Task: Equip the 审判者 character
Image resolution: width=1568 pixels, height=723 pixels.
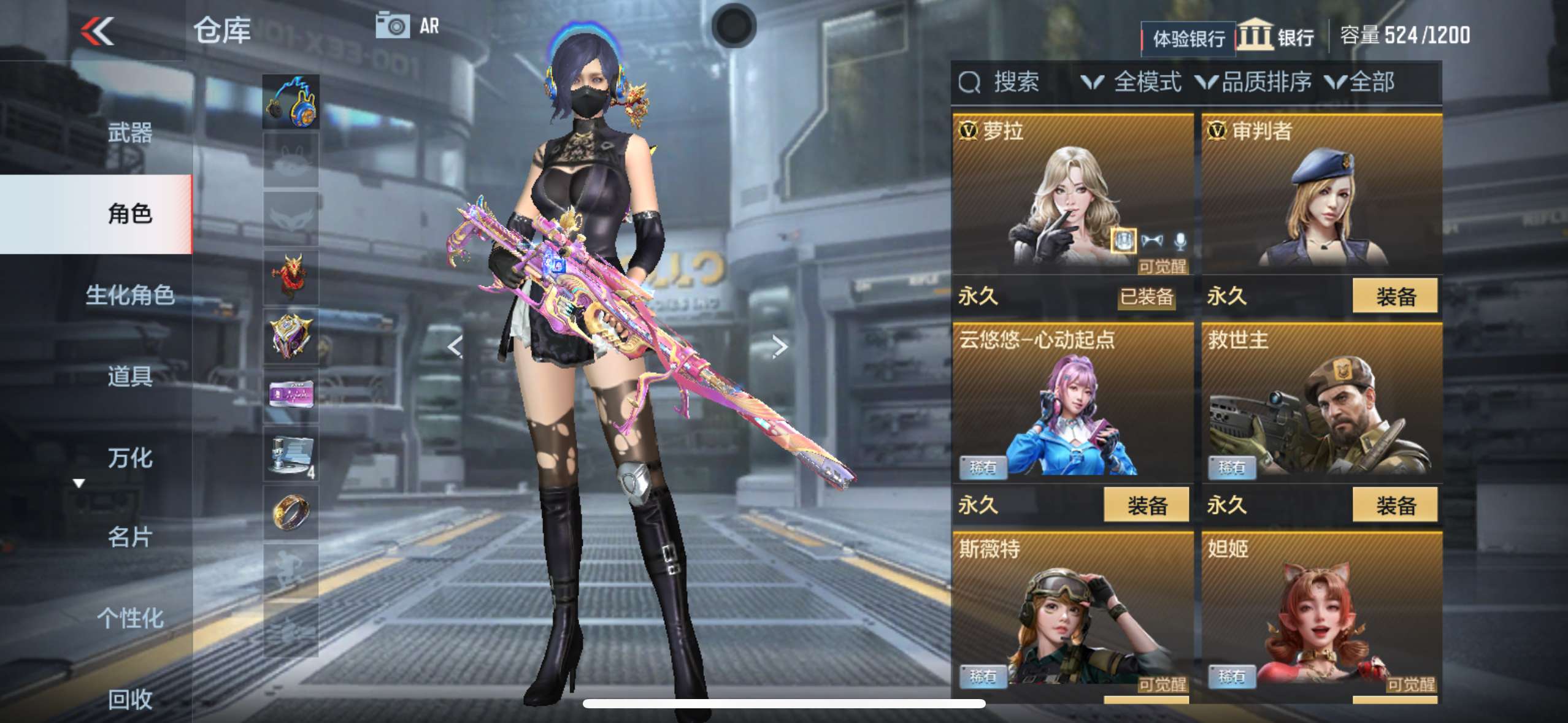Action: (1394, 296)
